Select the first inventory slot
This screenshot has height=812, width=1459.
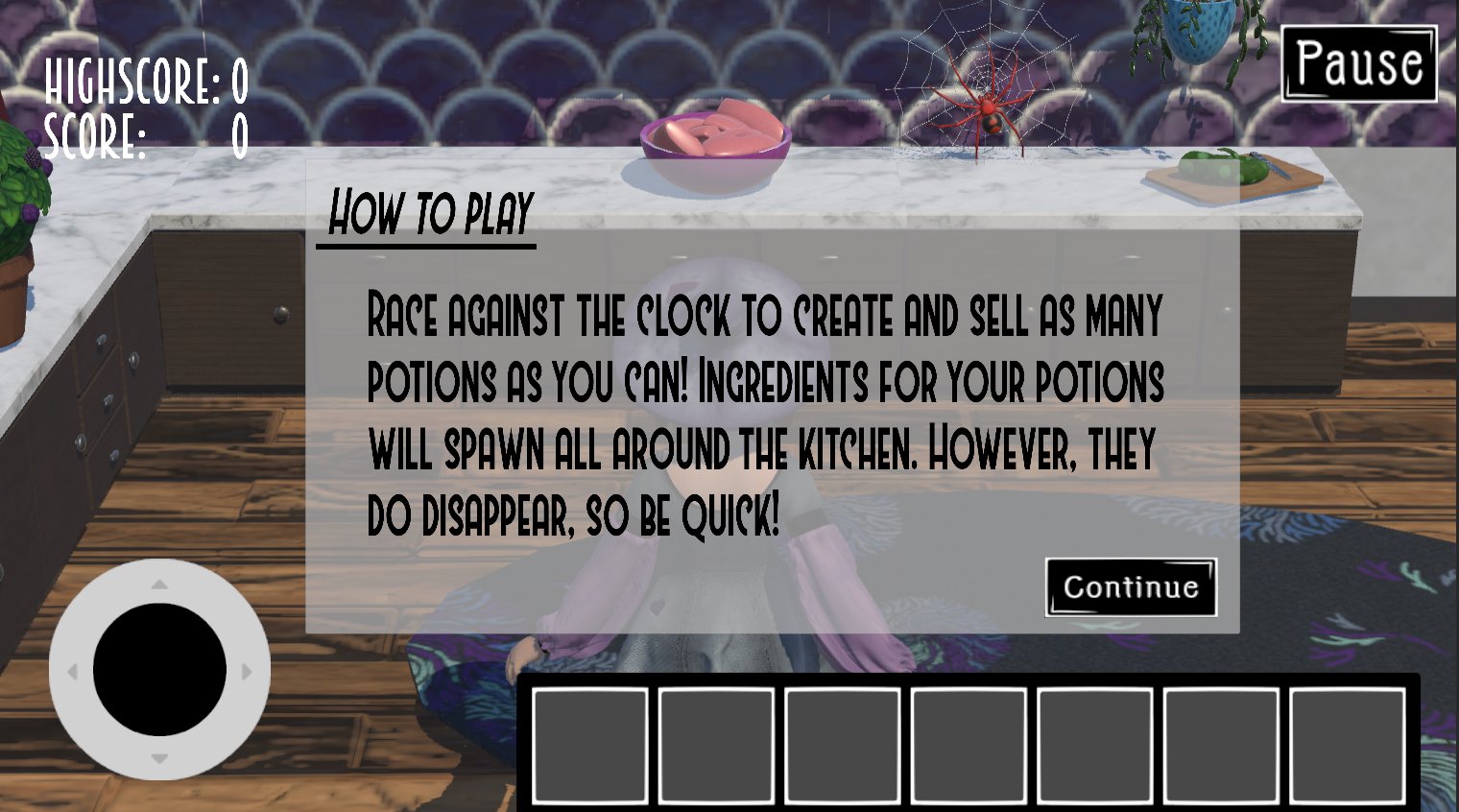[x=590, y=744]
